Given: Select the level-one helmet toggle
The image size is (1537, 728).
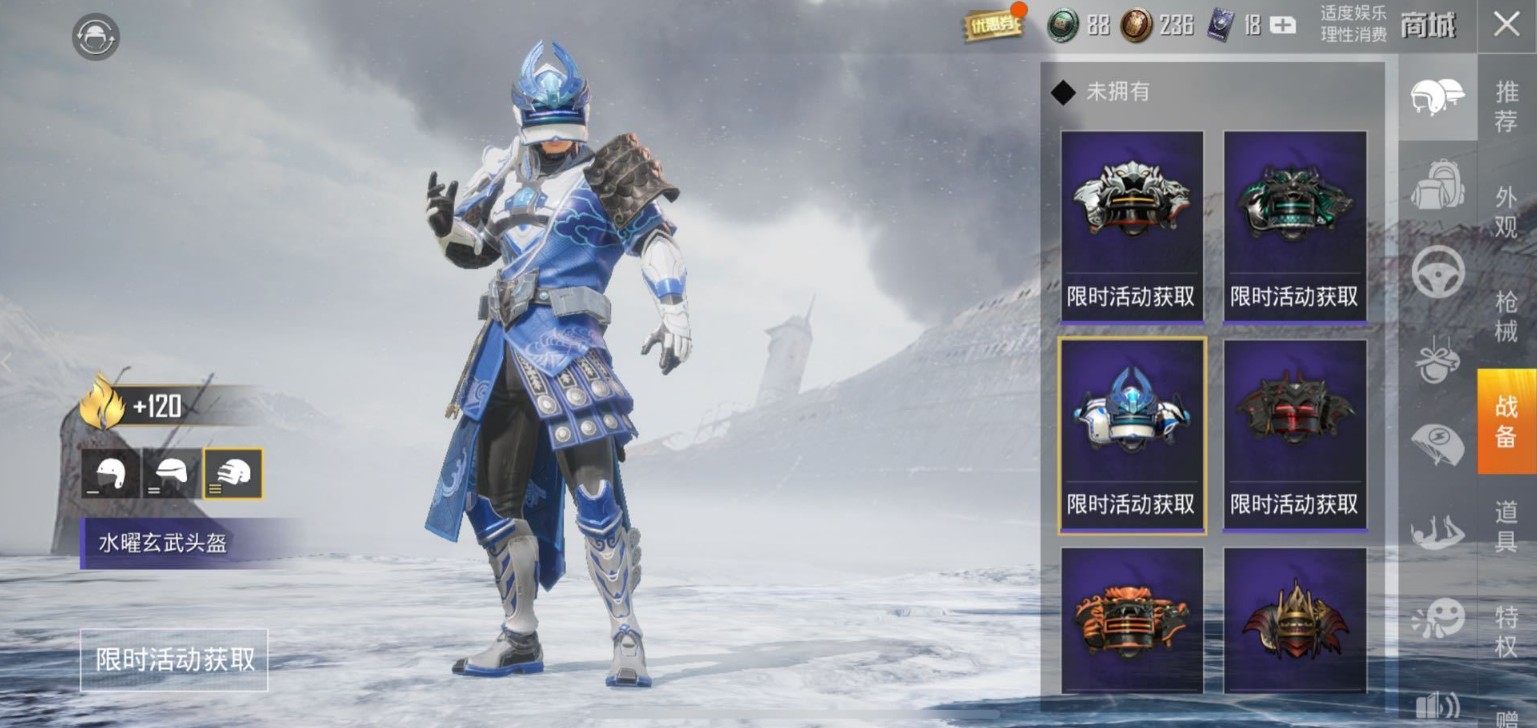Looking at the screenshot, I should coord(110,475).
